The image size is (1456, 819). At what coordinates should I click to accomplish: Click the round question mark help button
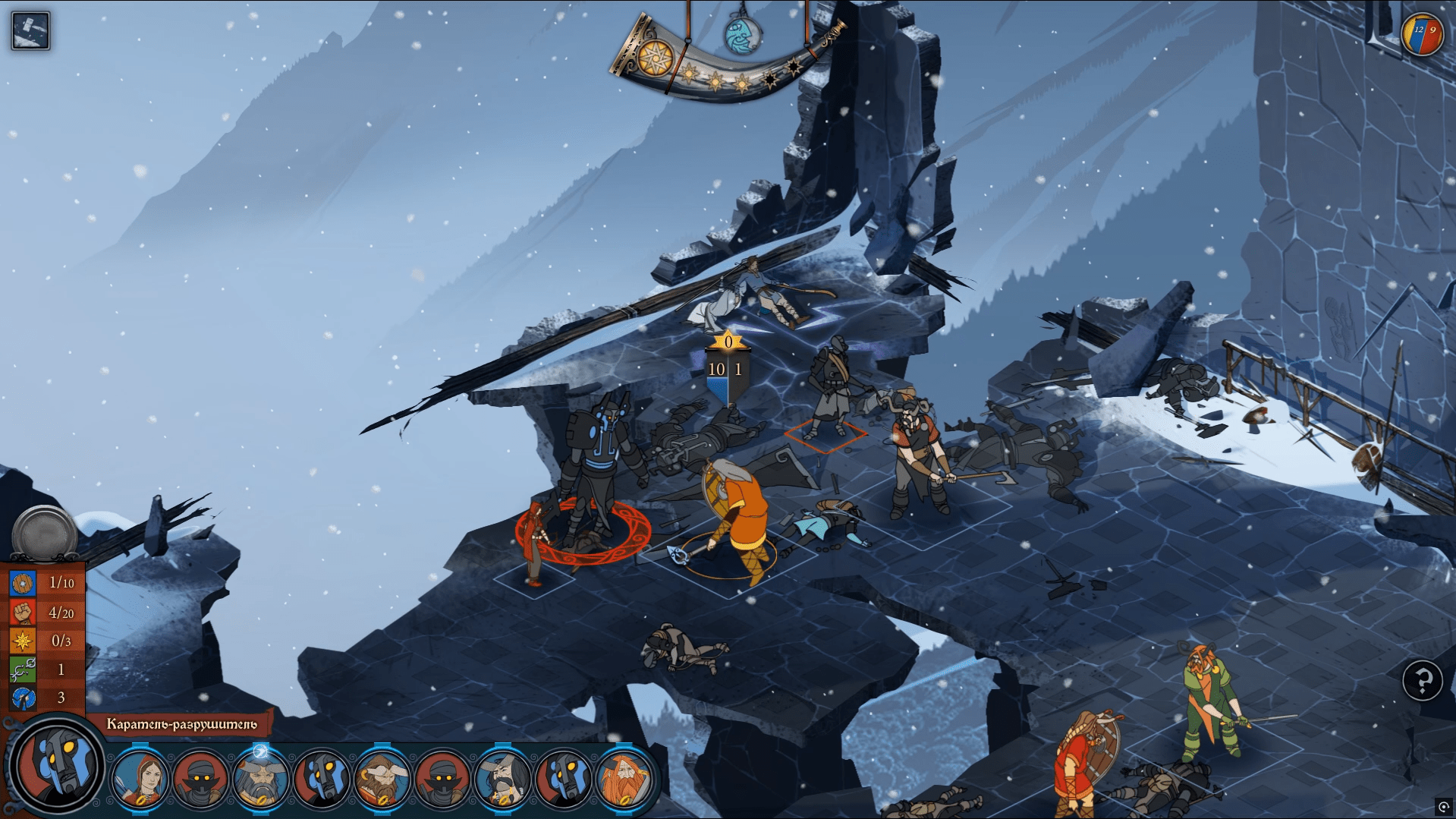point(1422,680)
